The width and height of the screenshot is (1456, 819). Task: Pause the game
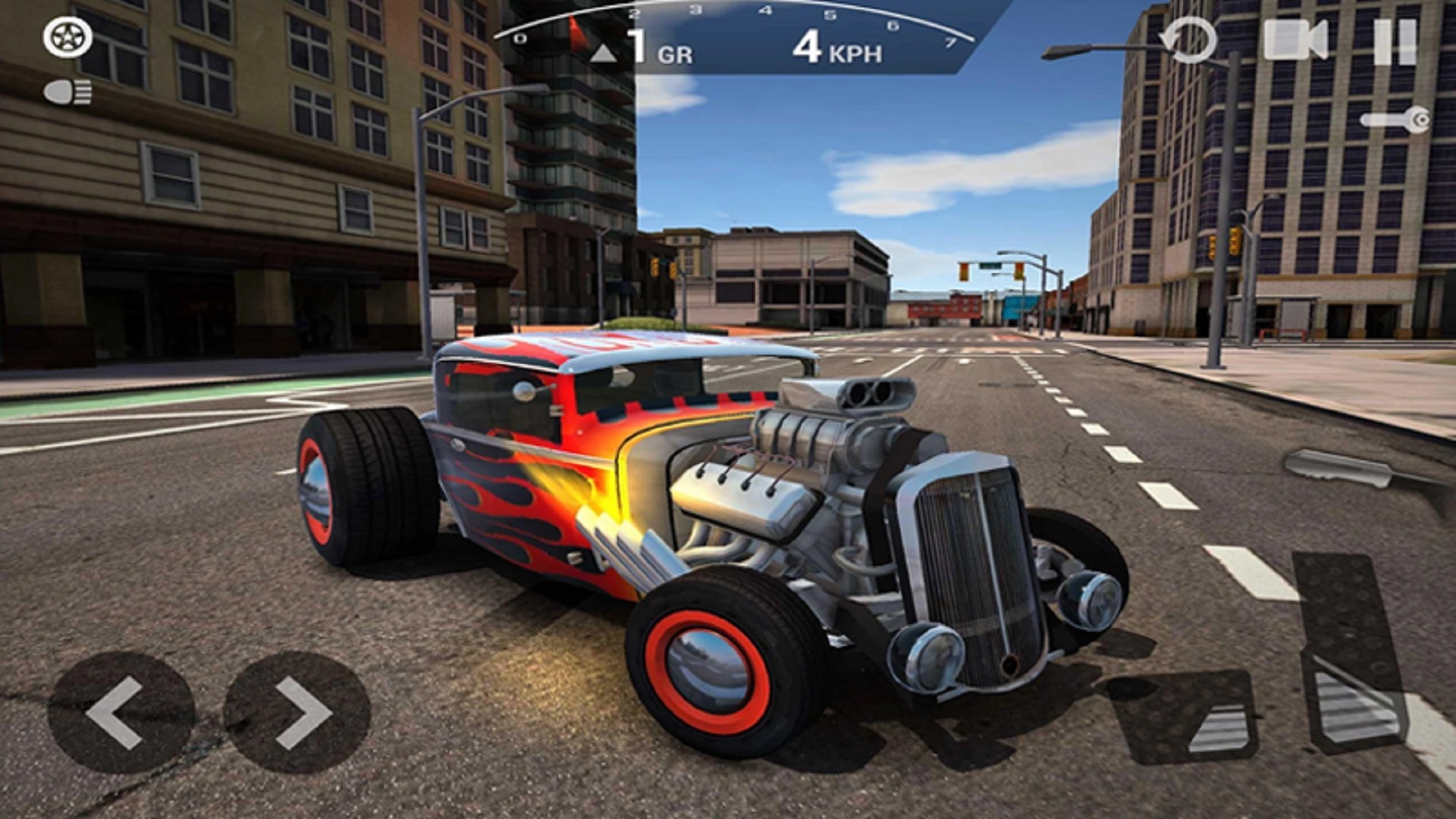coord(1394,42)
